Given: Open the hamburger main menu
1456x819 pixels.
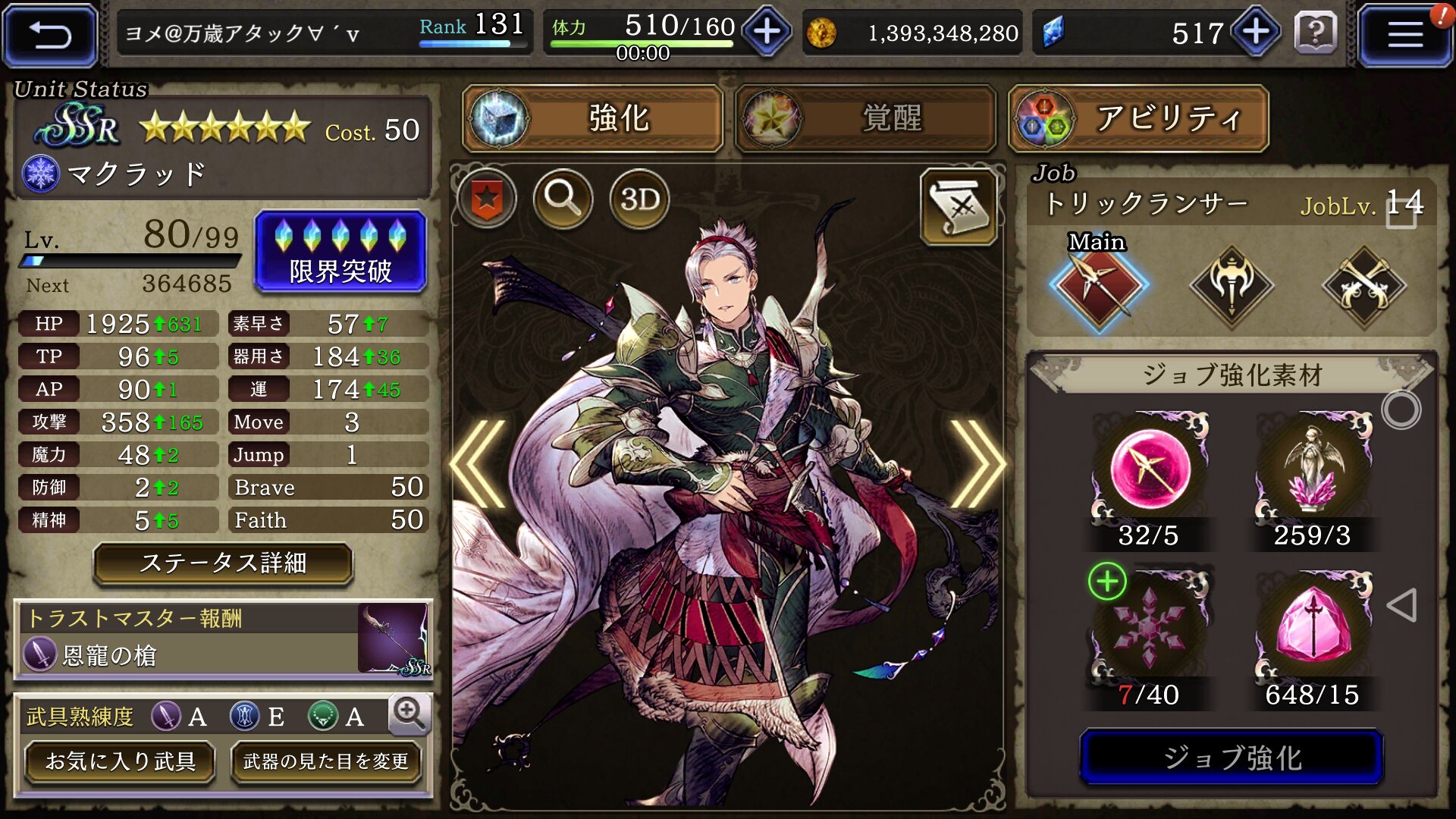Looking at the screenshot, I should point(1404,35).
